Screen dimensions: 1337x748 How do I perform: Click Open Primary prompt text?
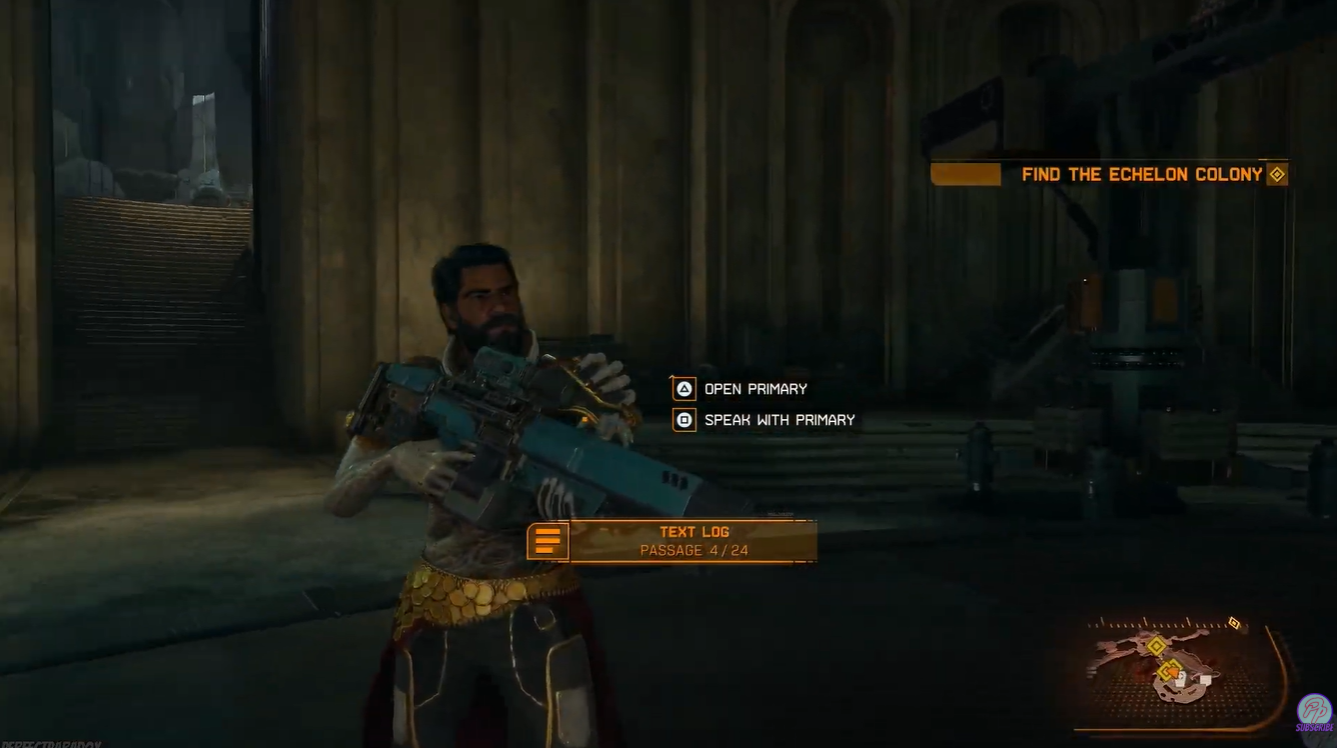(x=757, y=389)
